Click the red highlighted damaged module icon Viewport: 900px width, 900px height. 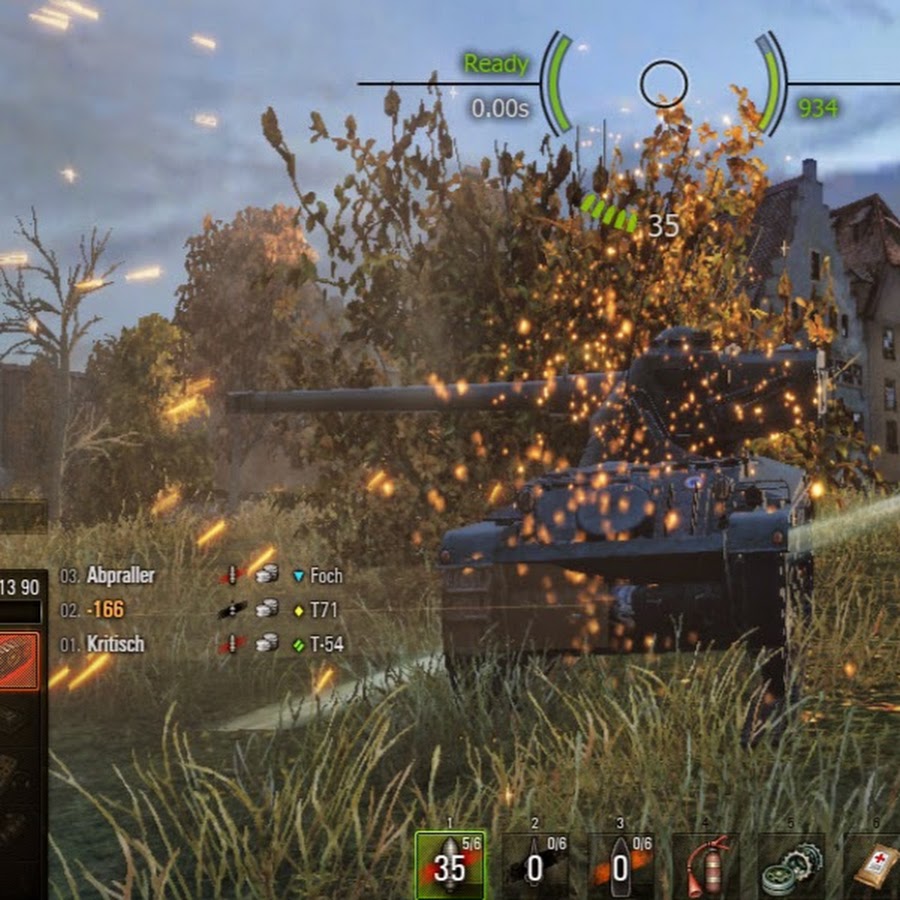coord(20,661)
